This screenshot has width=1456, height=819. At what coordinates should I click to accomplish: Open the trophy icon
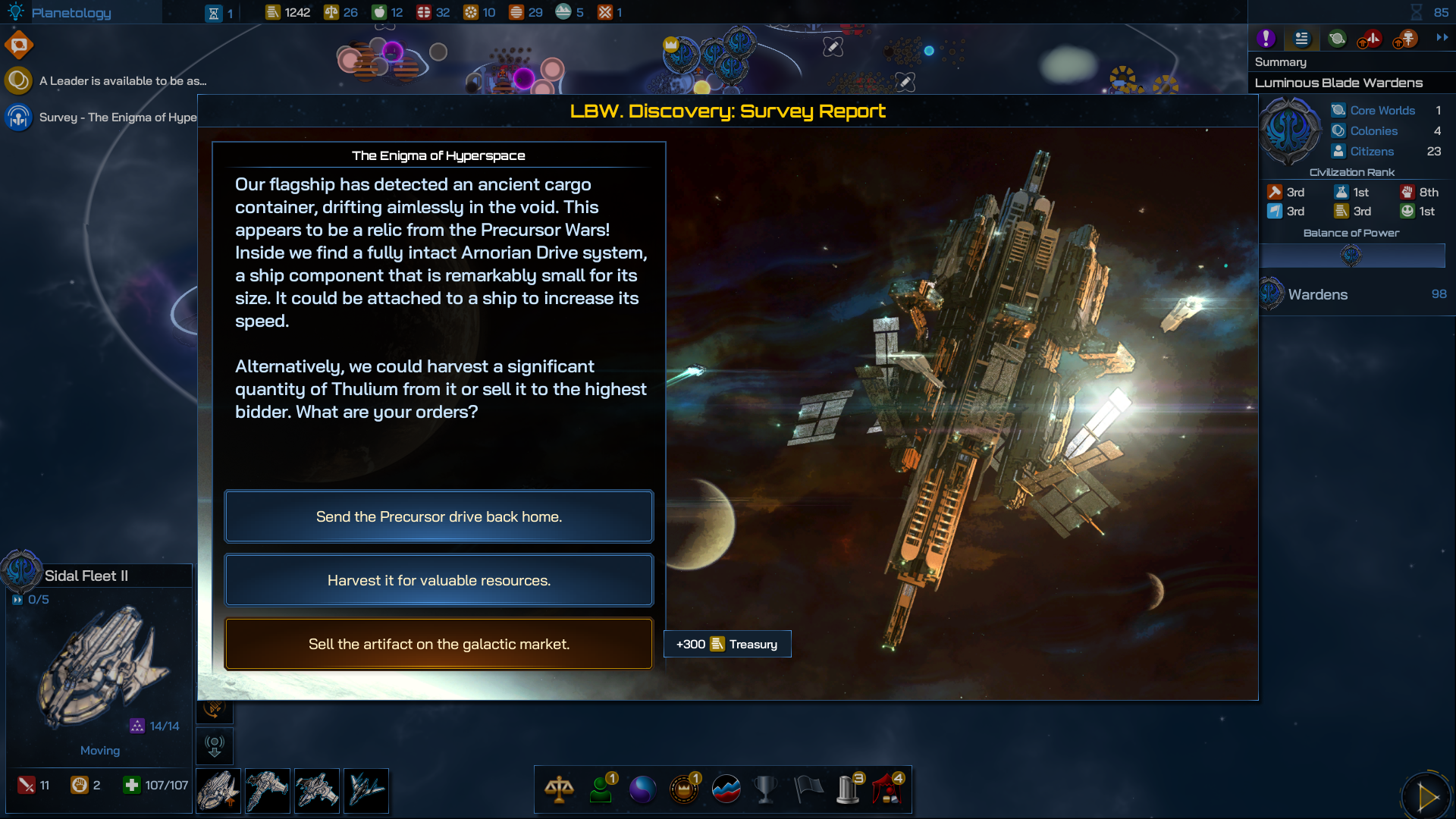tap(766, 789)
